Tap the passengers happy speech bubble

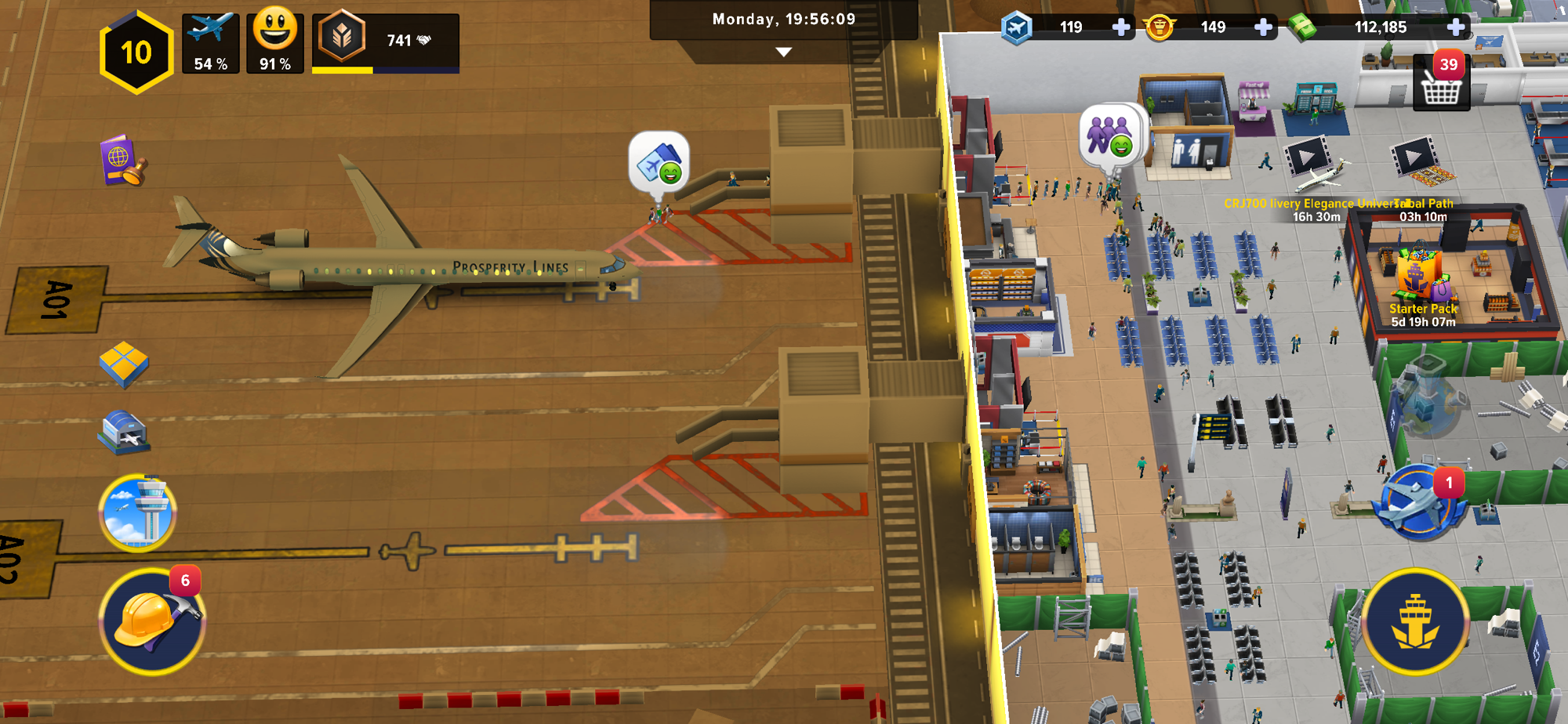point(1110,135)
